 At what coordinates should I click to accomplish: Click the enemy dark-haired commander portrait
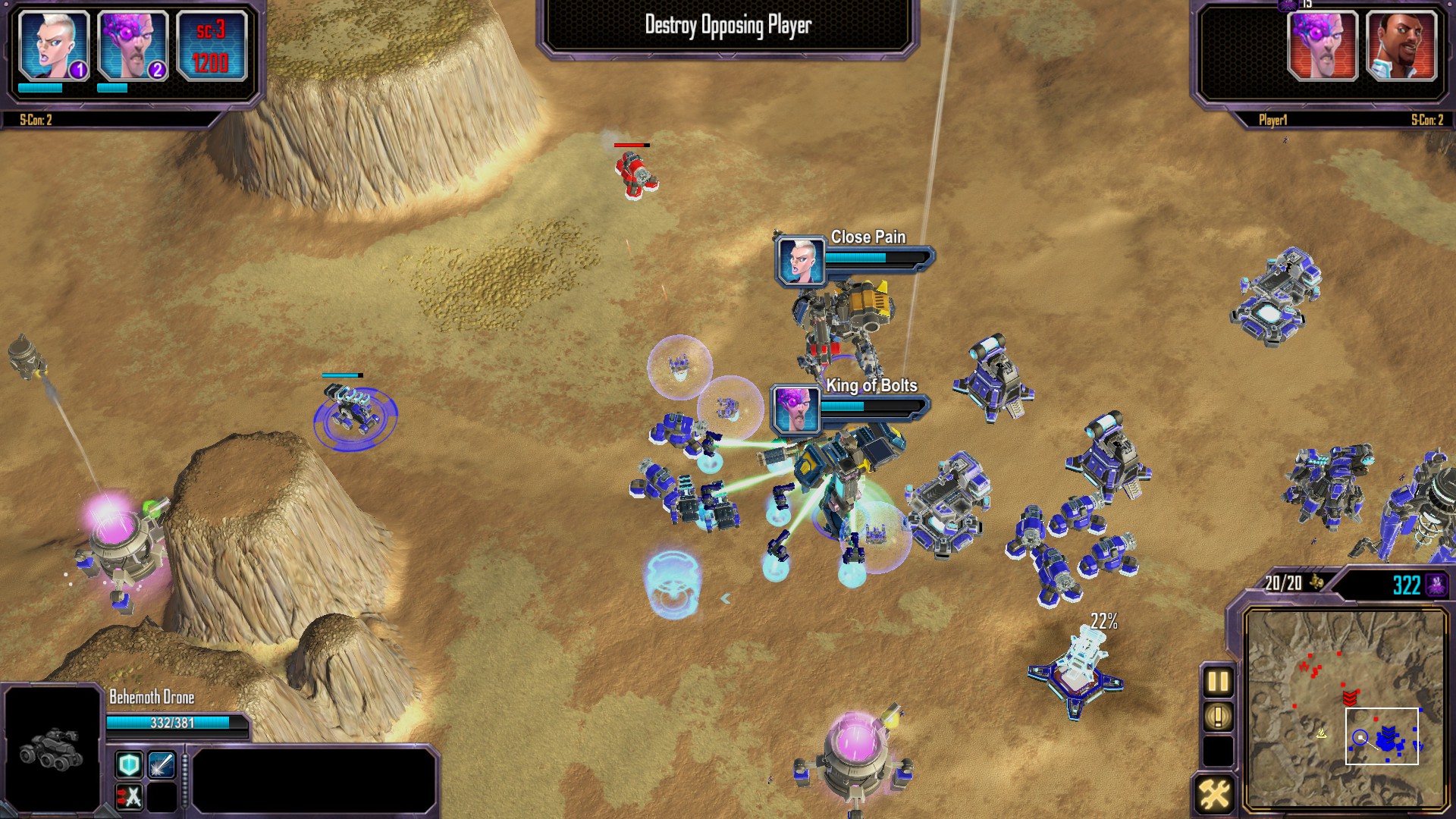pos(1401,45)
